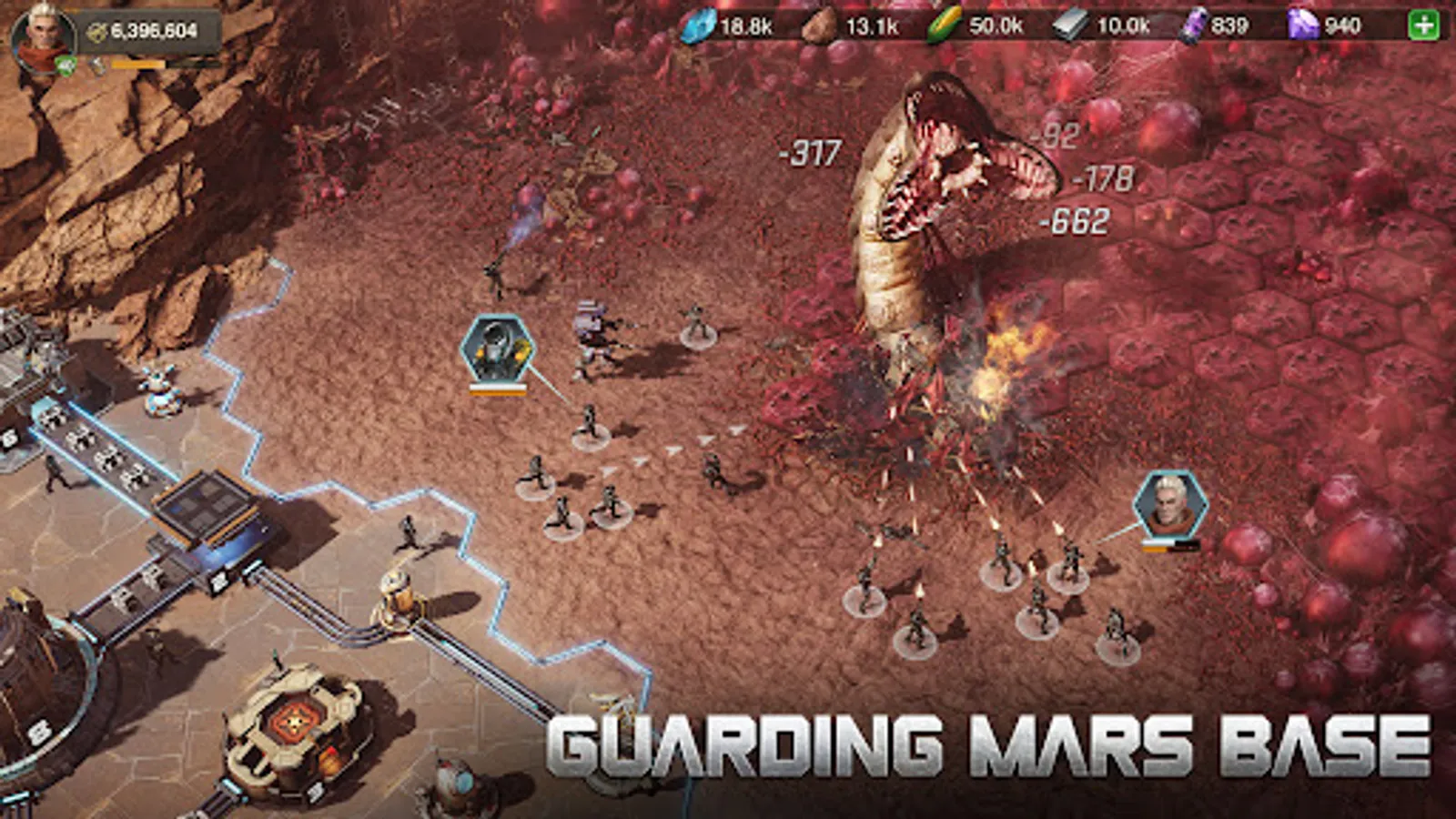Click the corn food resource icon

coord(945,25)
